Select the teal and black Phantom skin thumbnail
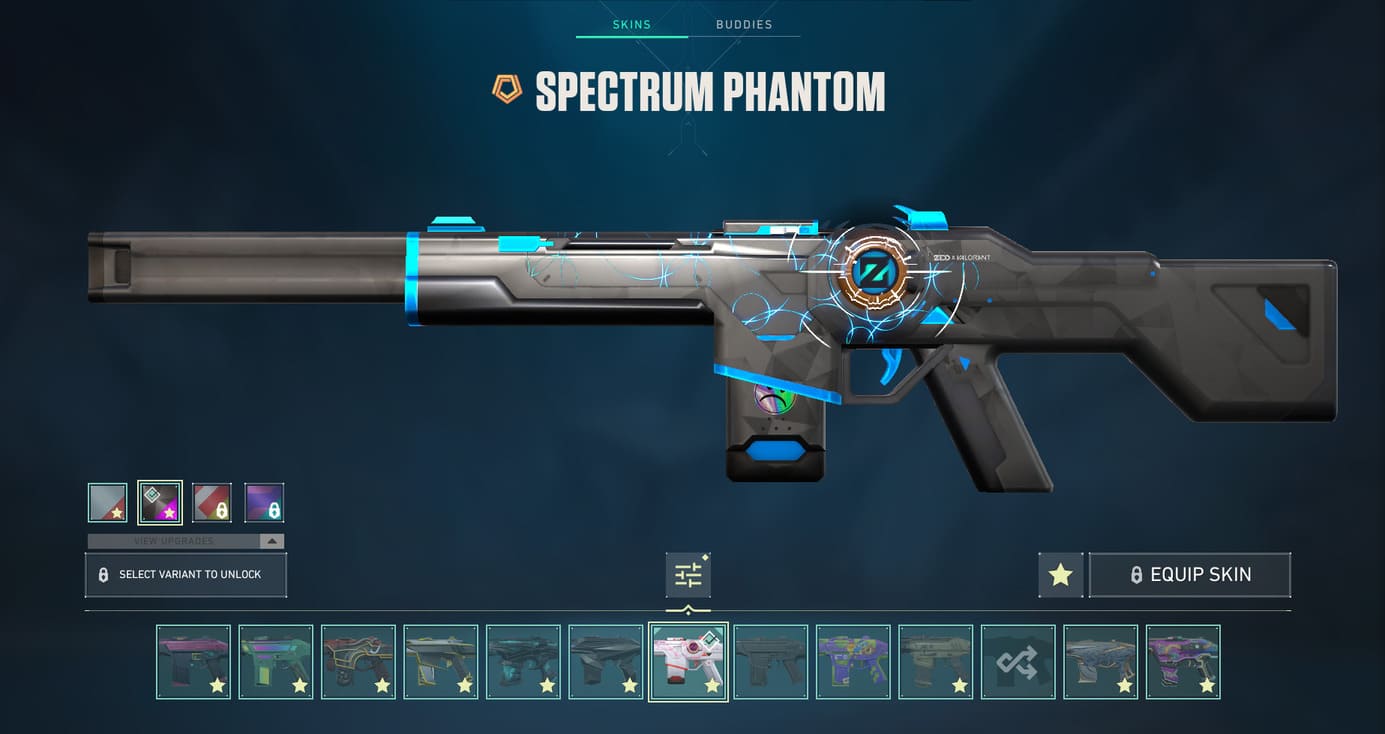 [523, 661]
